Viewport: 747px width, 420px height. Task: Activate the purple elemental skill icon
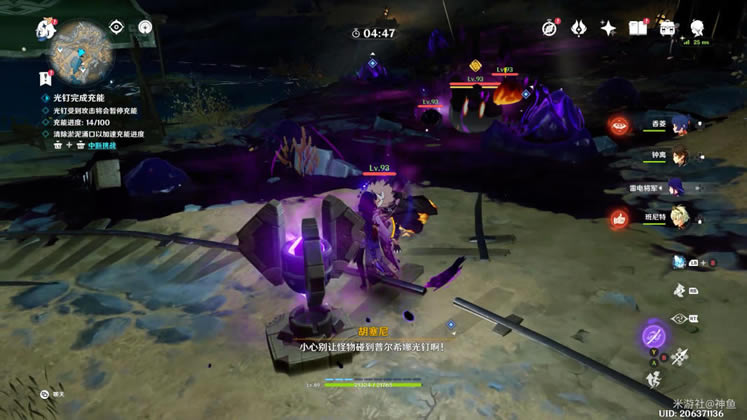click(655, 334)
